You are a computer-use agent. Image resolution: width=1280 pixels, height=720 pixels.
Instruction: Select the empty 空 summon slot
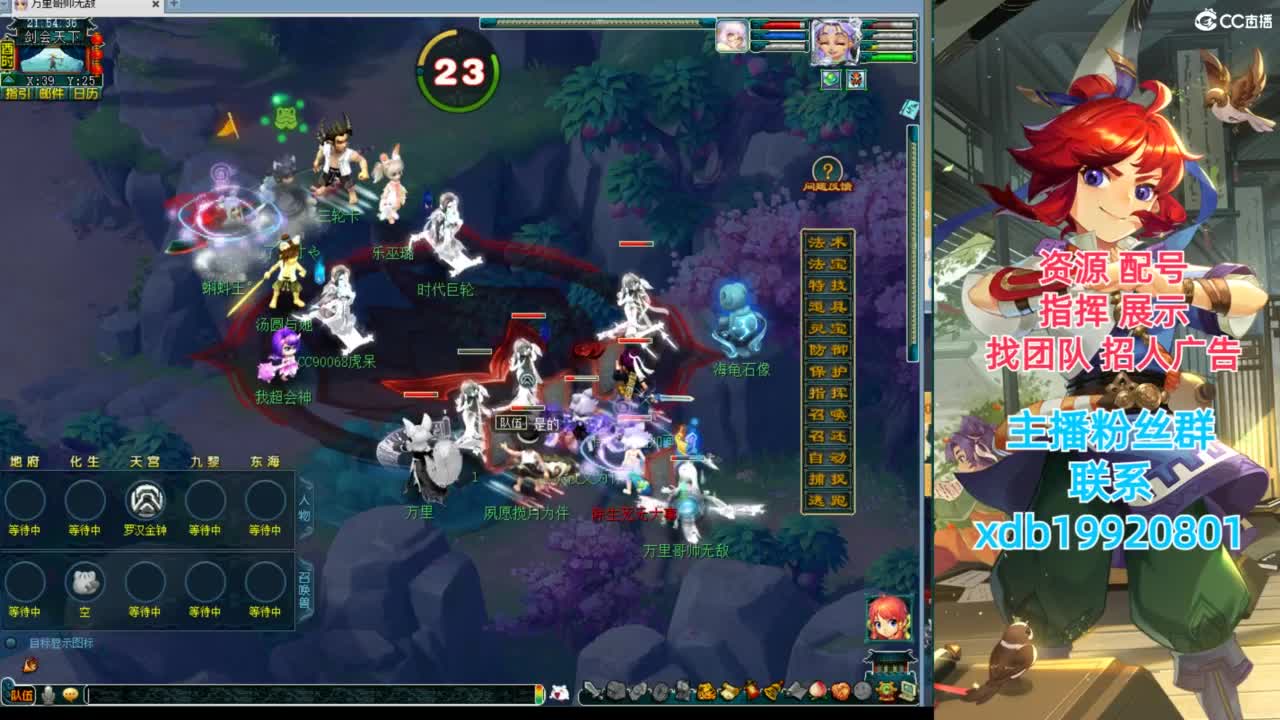point(84,582)
